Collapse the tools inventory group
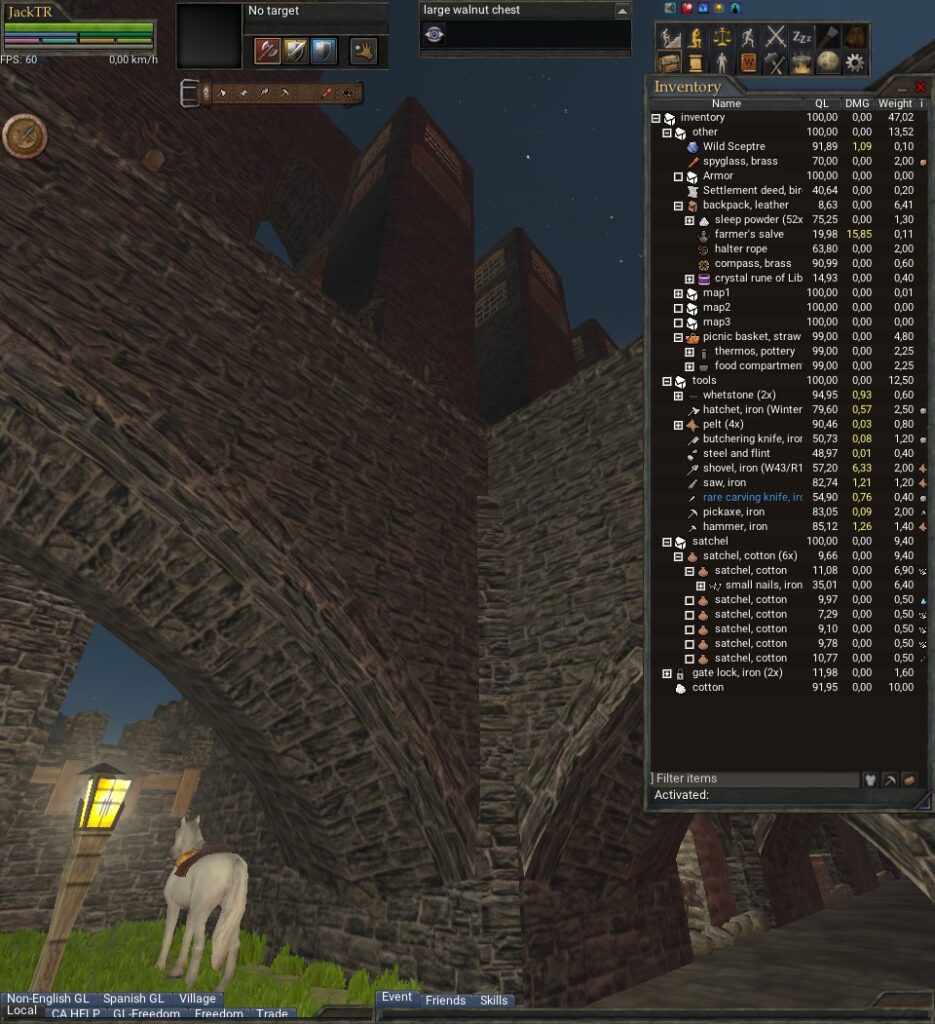 [x=667, y=381]
